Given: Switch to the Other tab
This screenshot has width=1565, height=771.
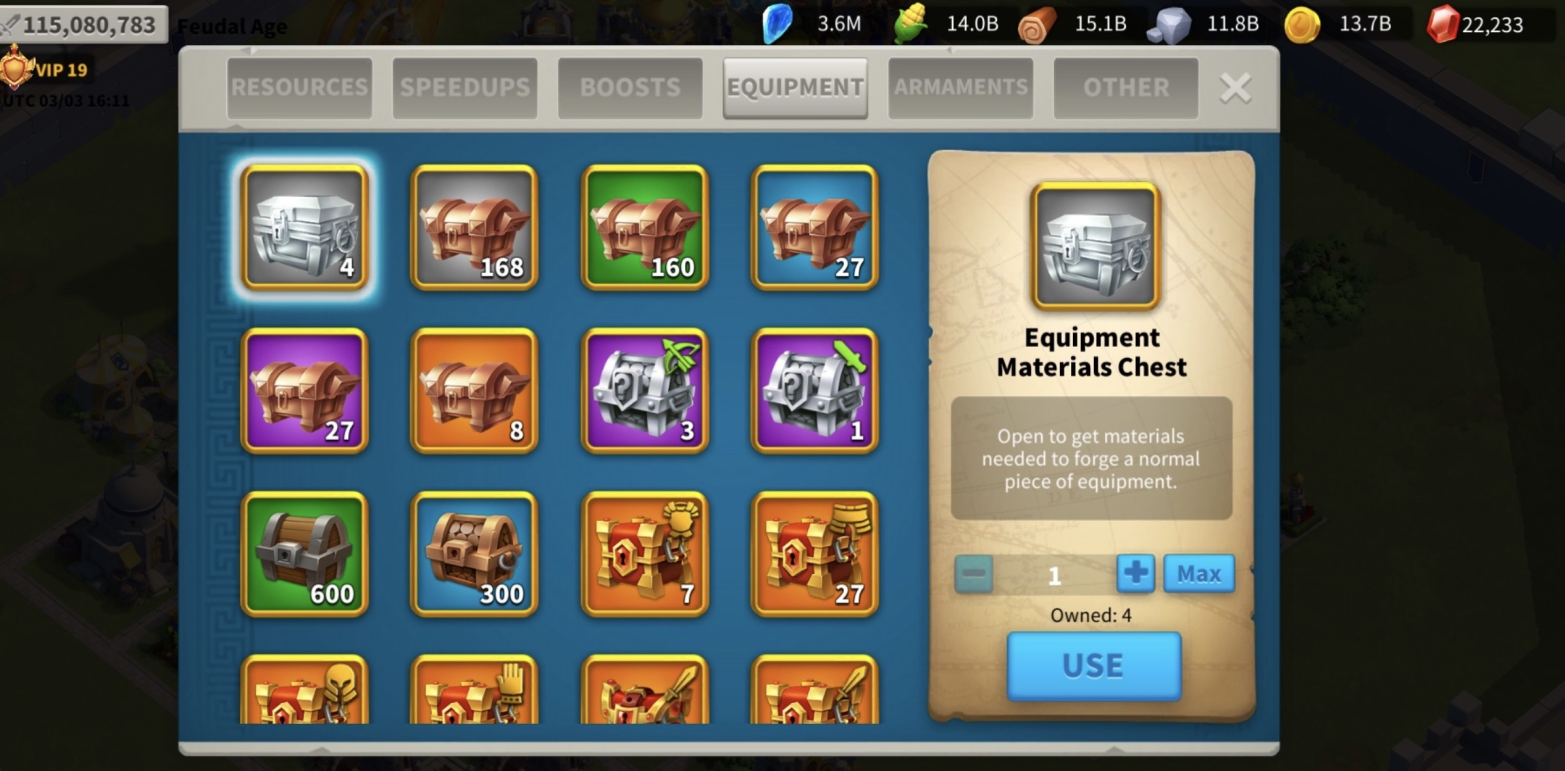Looking at the screenshot, I should pyautogui.click(x=1126, y=88).
